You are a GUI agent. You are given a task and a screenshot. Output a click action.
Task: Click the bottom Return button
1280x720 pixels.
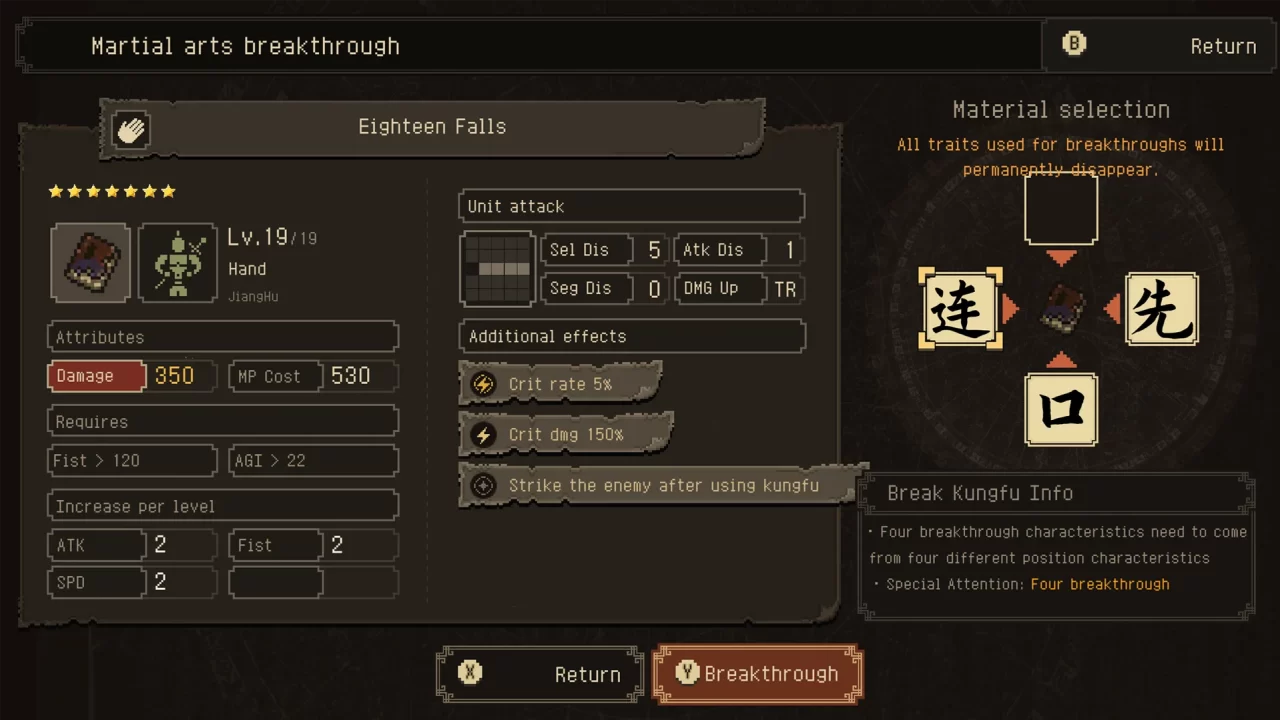[540, 674]
